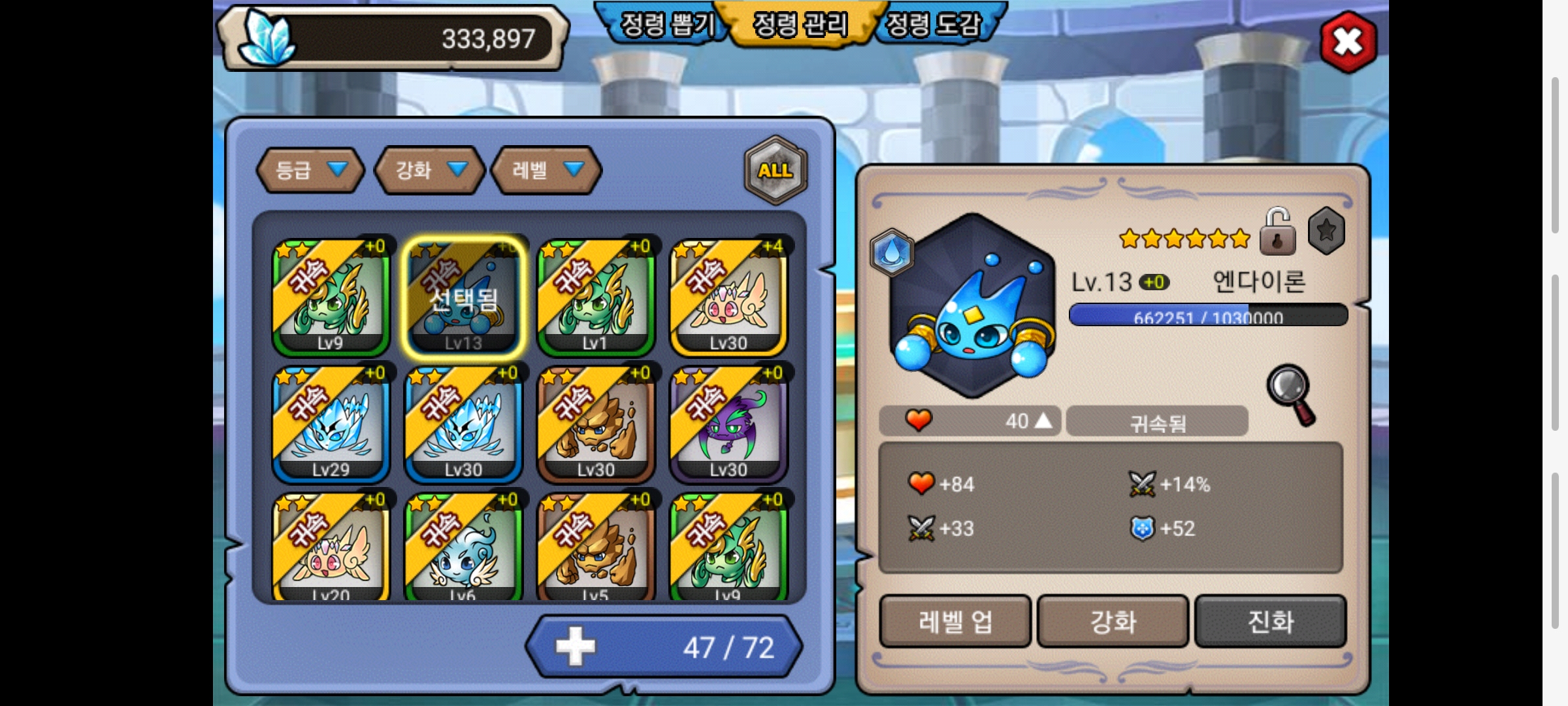This screenshot has height=706, width=1568.
Task: Toggle the padlock on the selected spirit
Action: tap(1277, 231)
